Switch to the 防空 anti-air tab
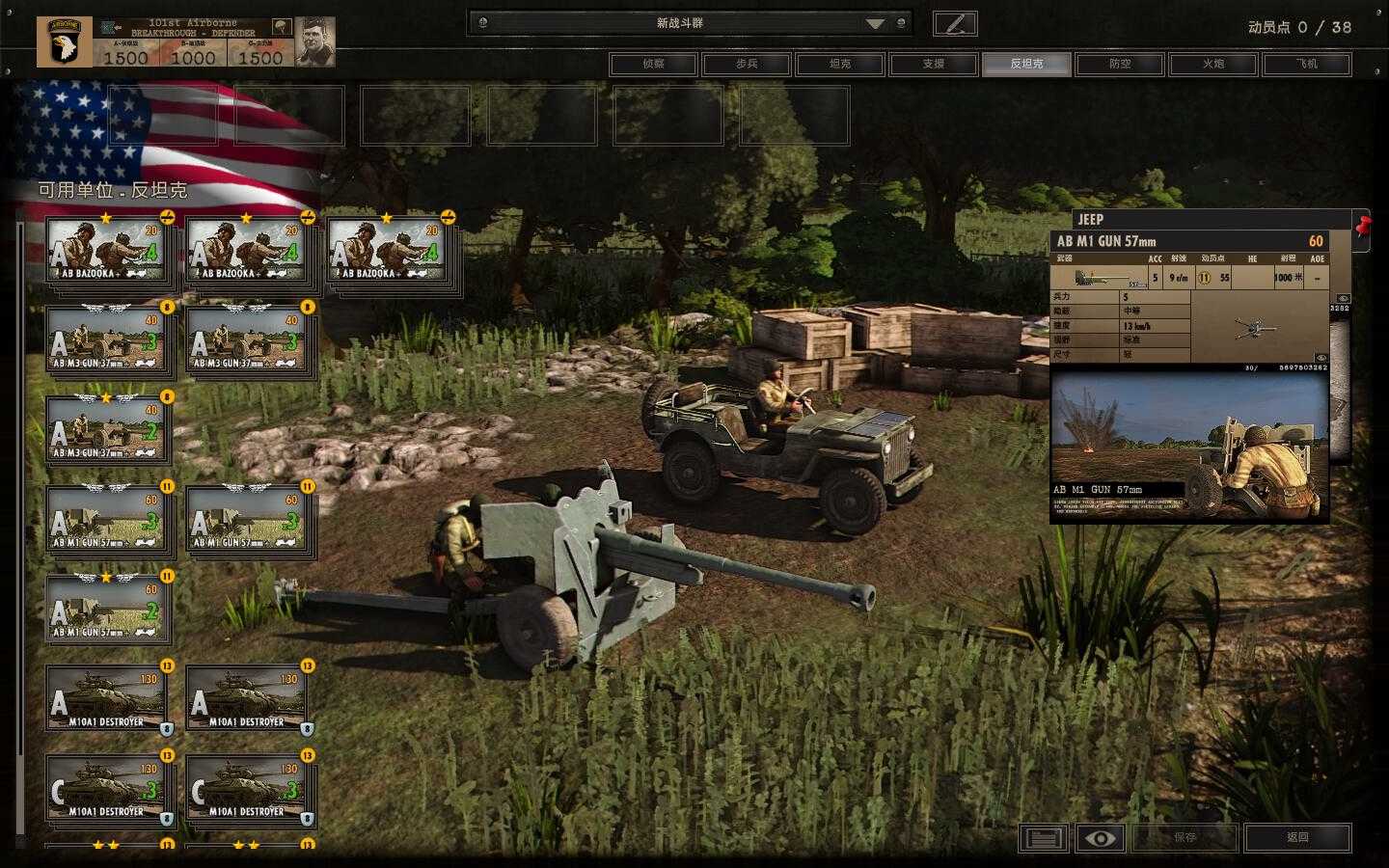The height and width of the screenshot is (868, 1389). [x=1120, y=64]
